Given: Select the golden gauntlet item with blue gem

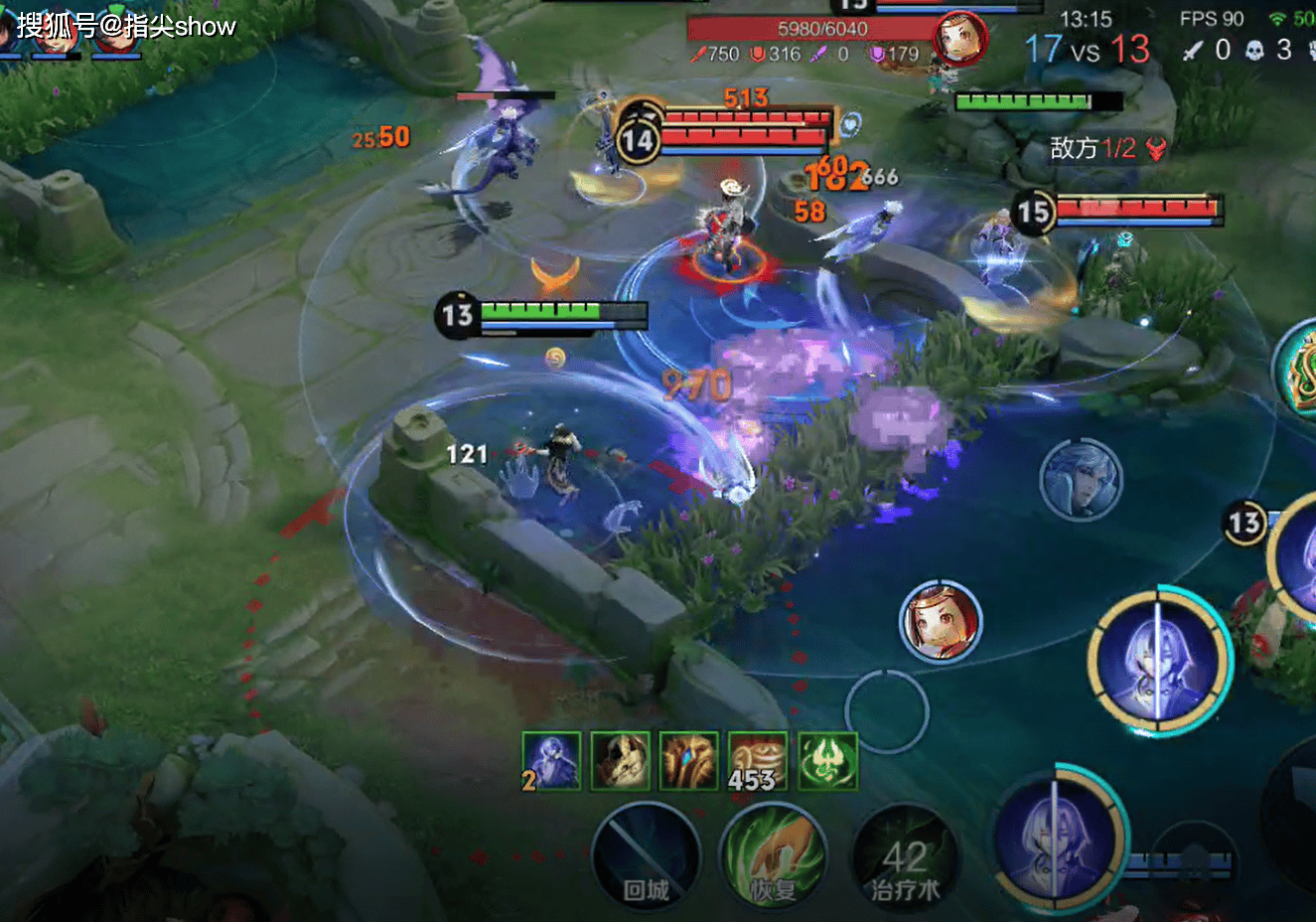Looking at the screenshot, I should [688, 761].
